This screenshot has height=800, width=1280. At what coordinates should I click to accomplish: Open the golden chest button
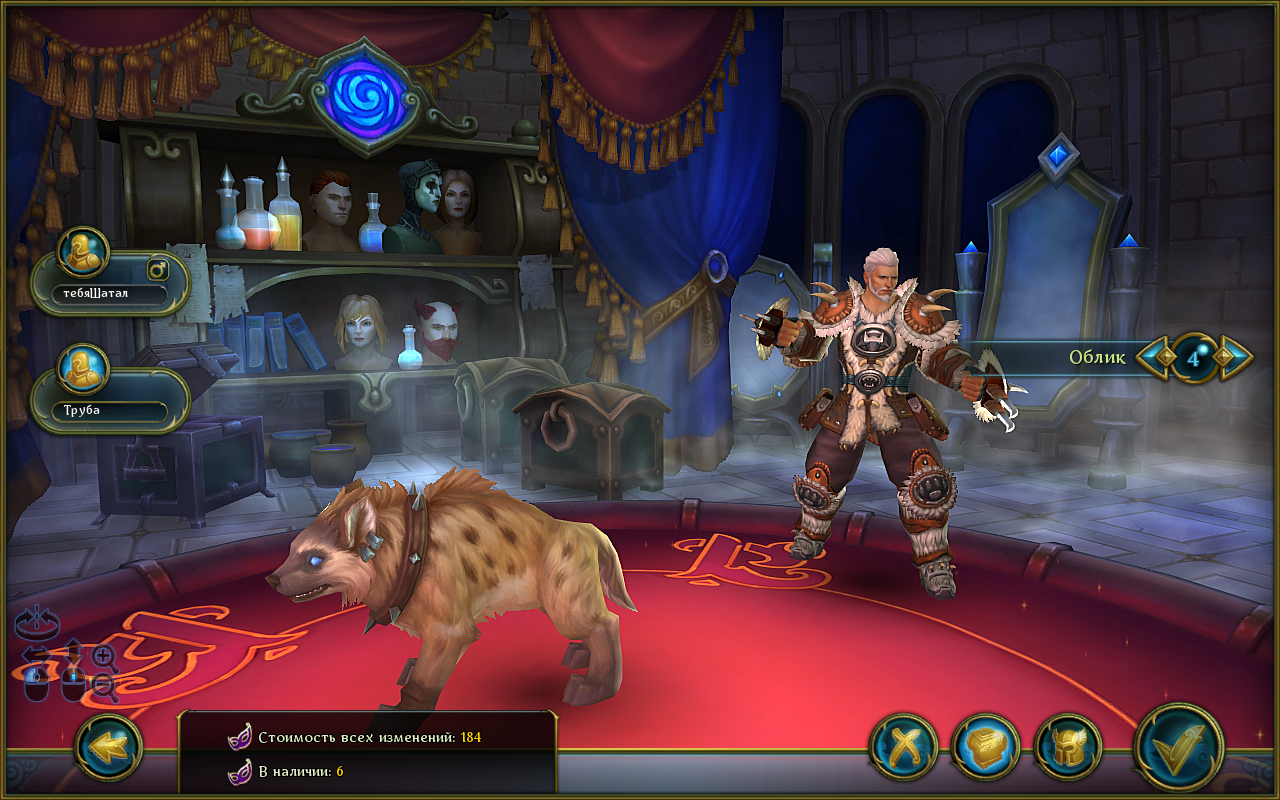pyautogui.click(x=985, y=747)
